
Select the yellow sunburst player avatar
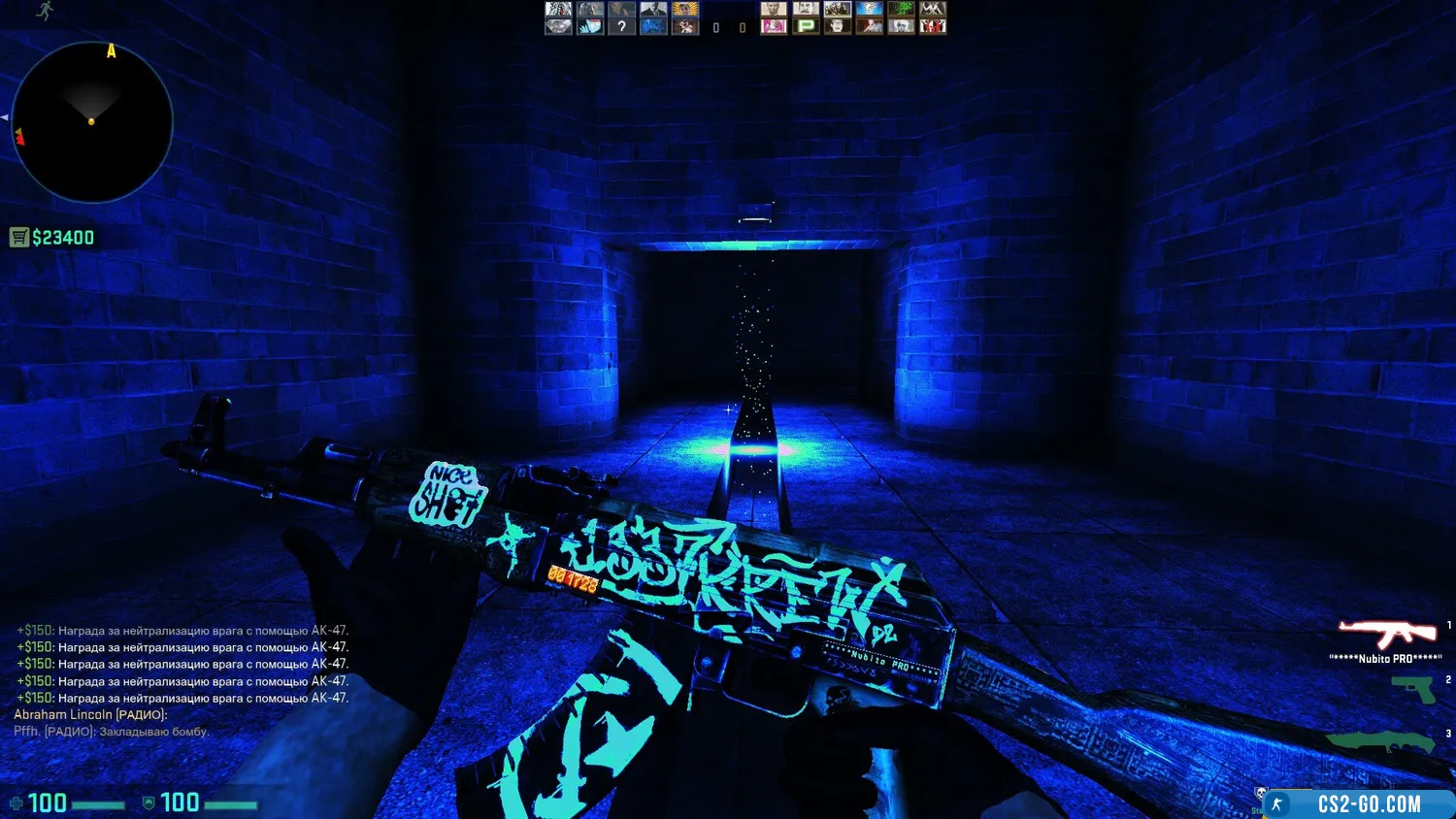click(685, 9)
